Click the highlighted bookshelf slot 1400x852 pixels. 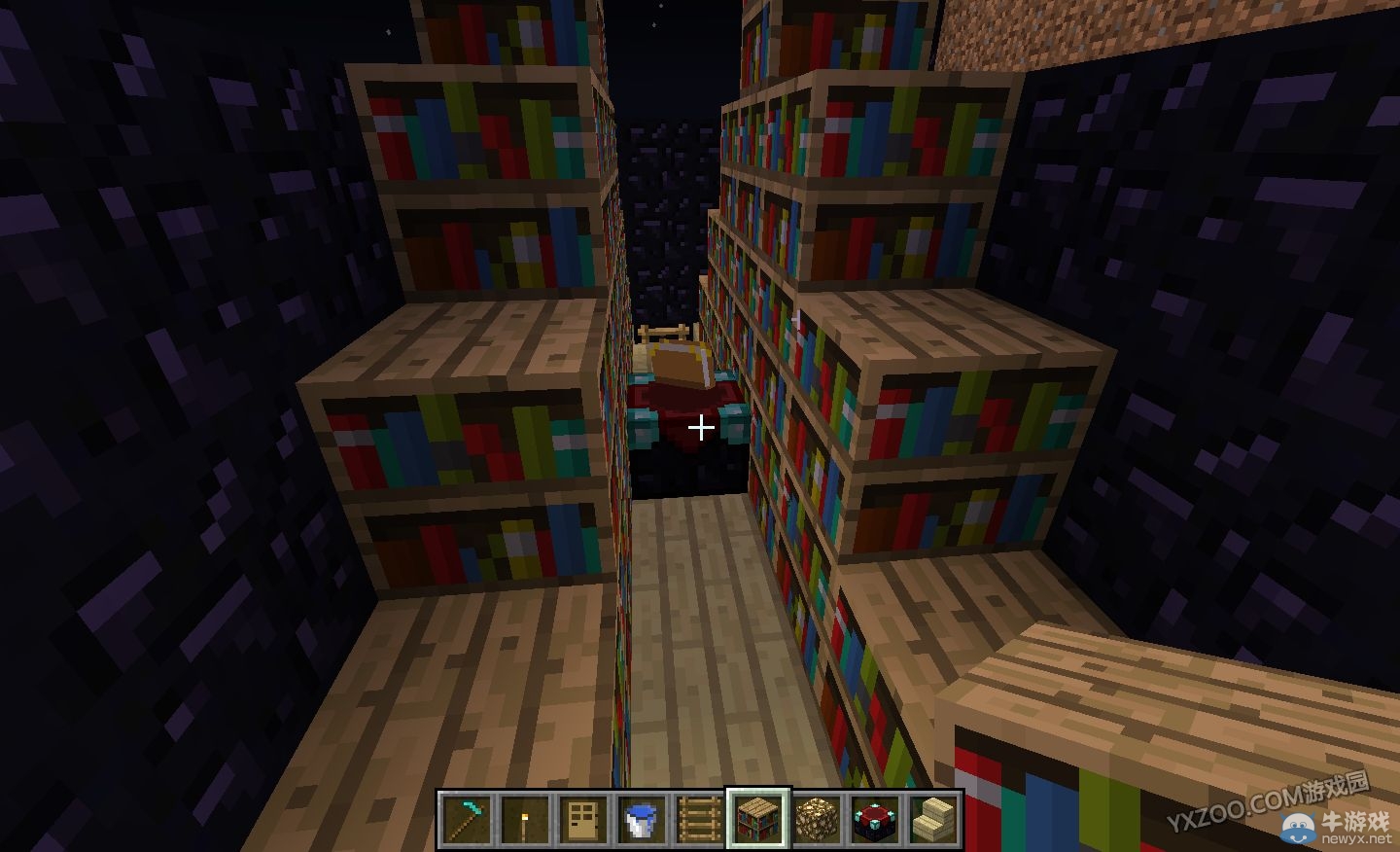click(758, 819)
